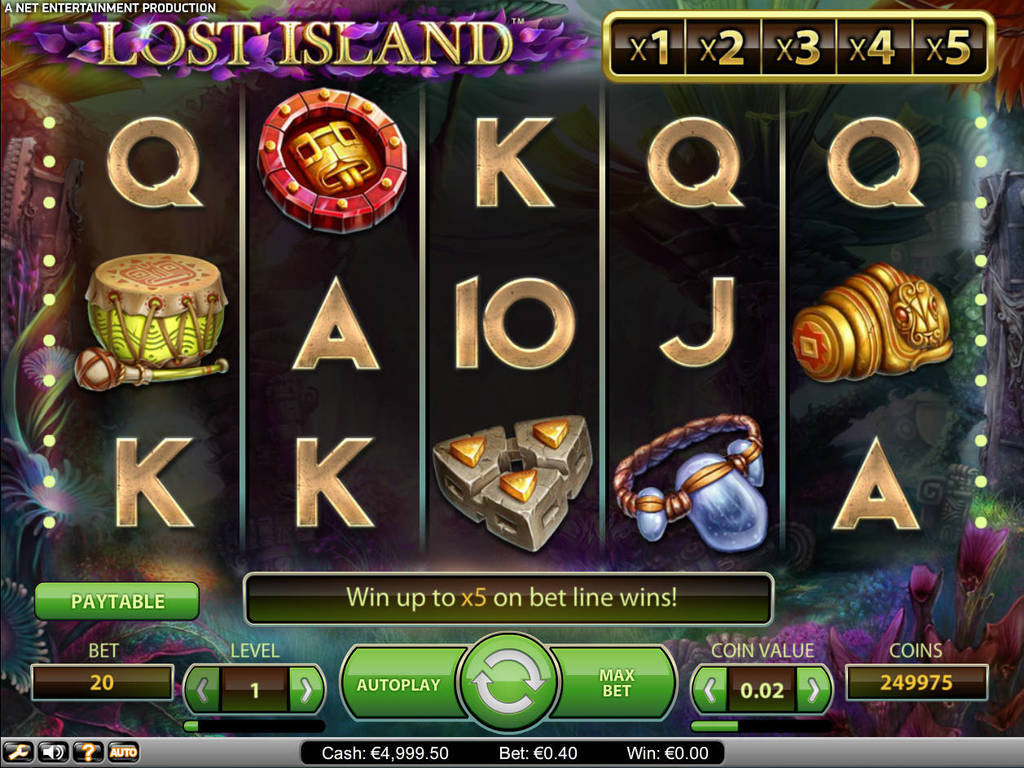Decrease the bet level
Screen dimensions: 1024x768
[x=204, y=689]
